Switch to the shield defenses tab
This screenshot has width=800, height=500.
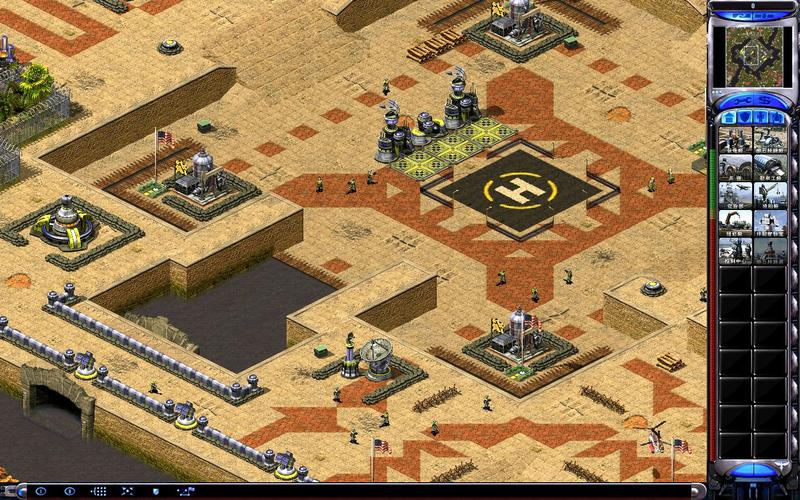(745, 119)
